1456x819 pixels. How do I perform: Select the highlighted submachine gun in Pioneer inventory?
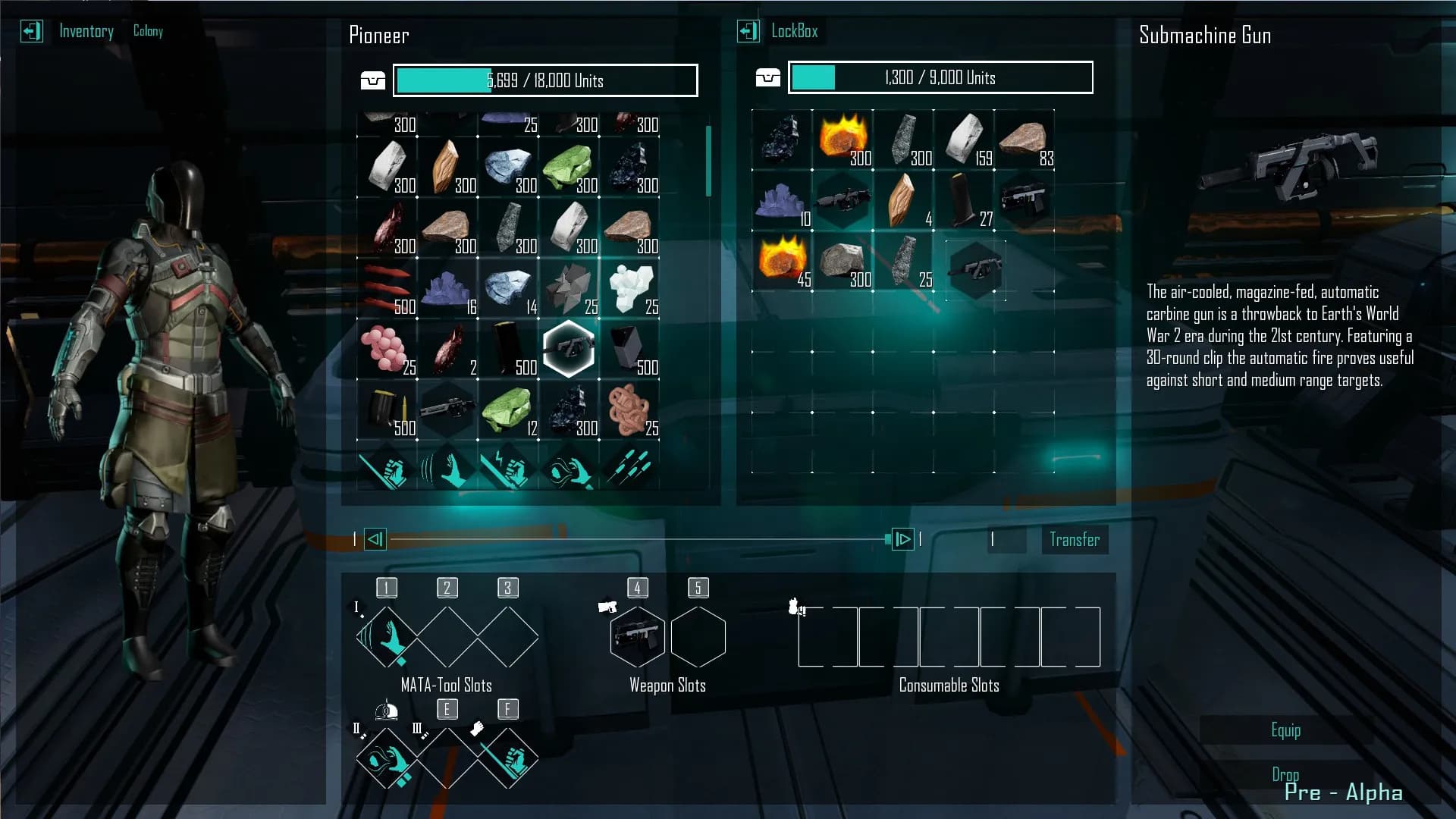(x=569, y=349)
